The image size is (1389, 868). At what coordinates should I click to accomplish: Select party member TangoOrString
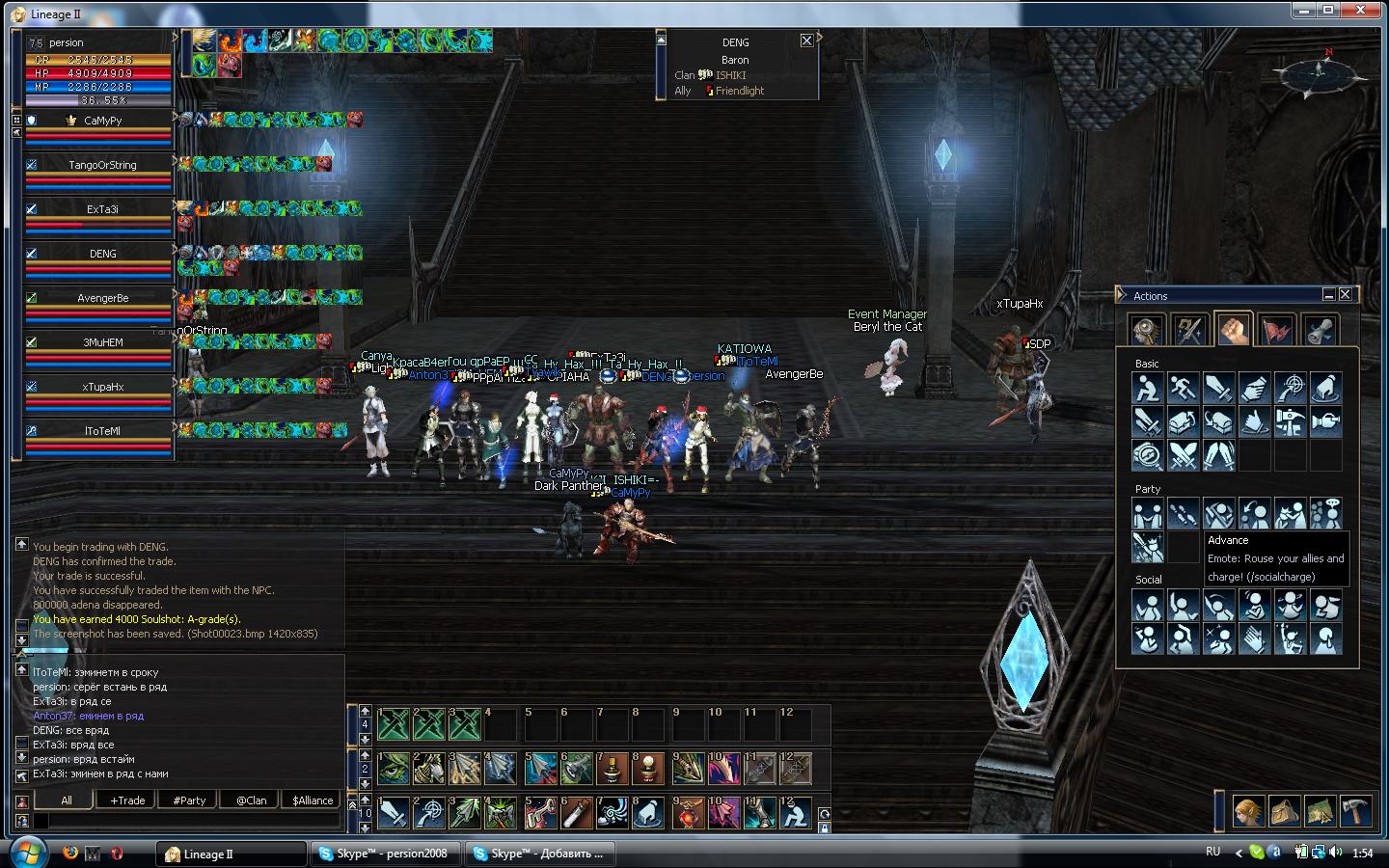coord(102,165)
